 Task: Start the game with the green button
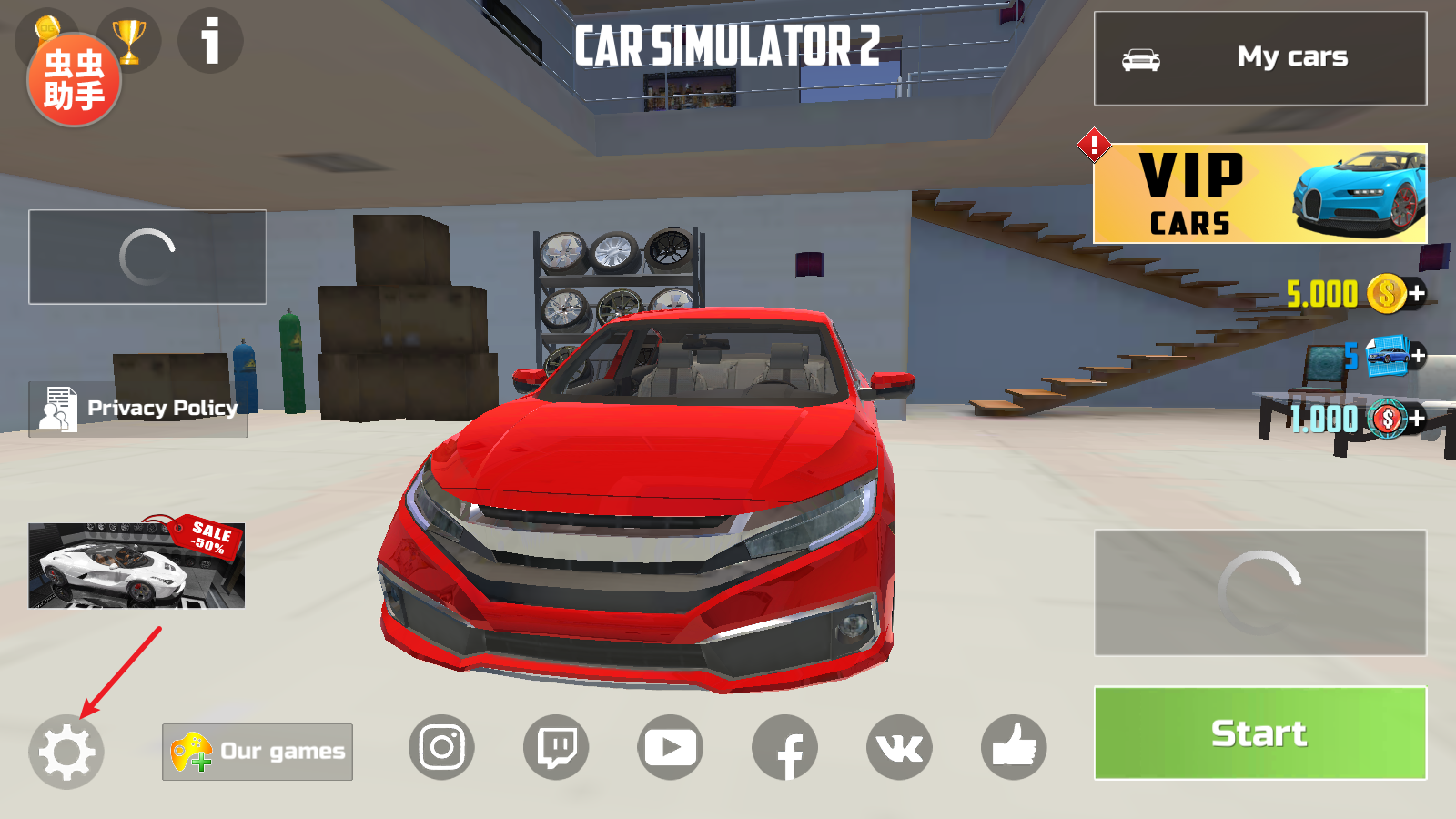(x=1259, y=733)
